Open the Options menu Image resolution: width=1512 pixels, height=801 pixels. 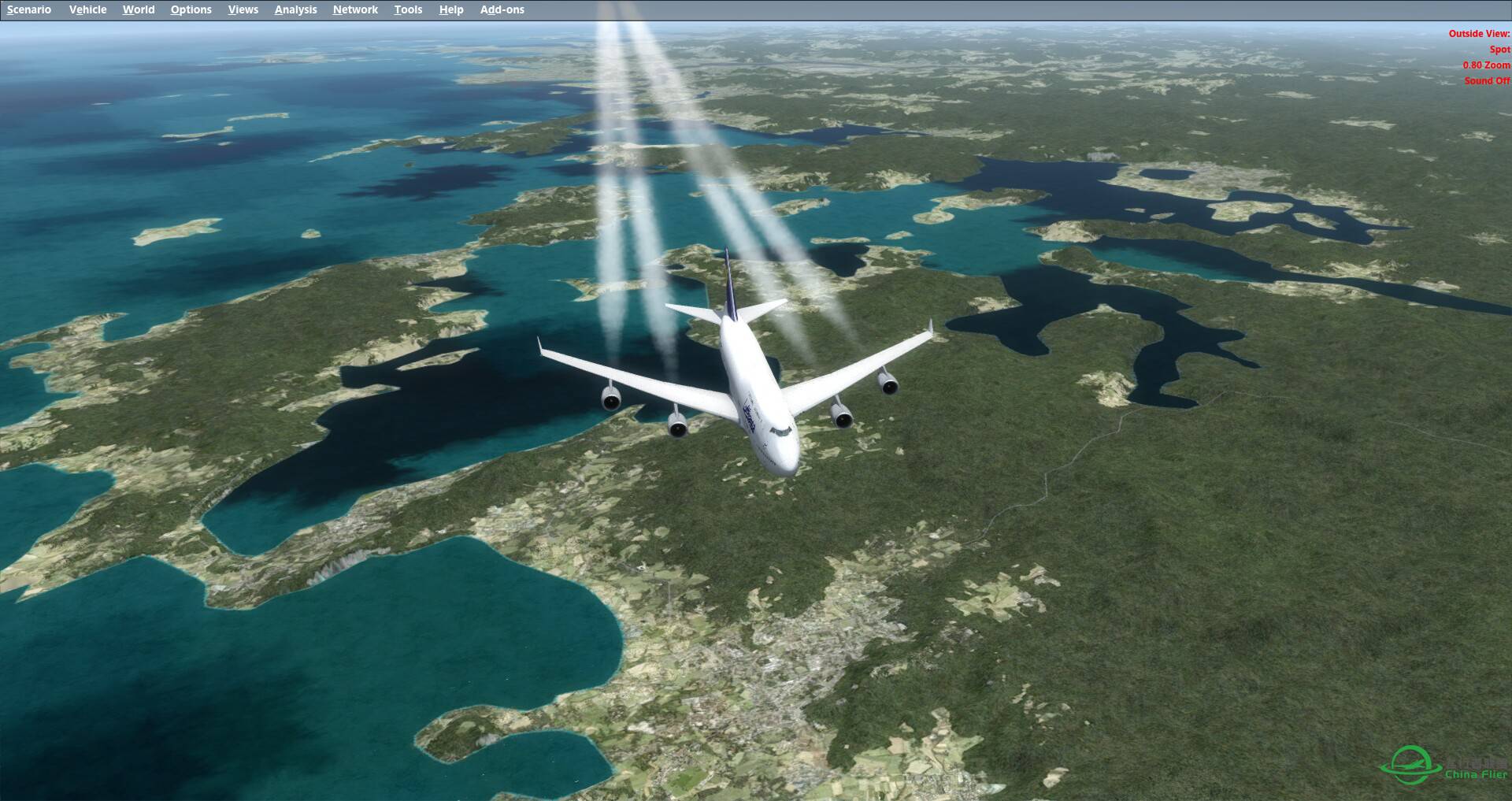pos(191,9)
